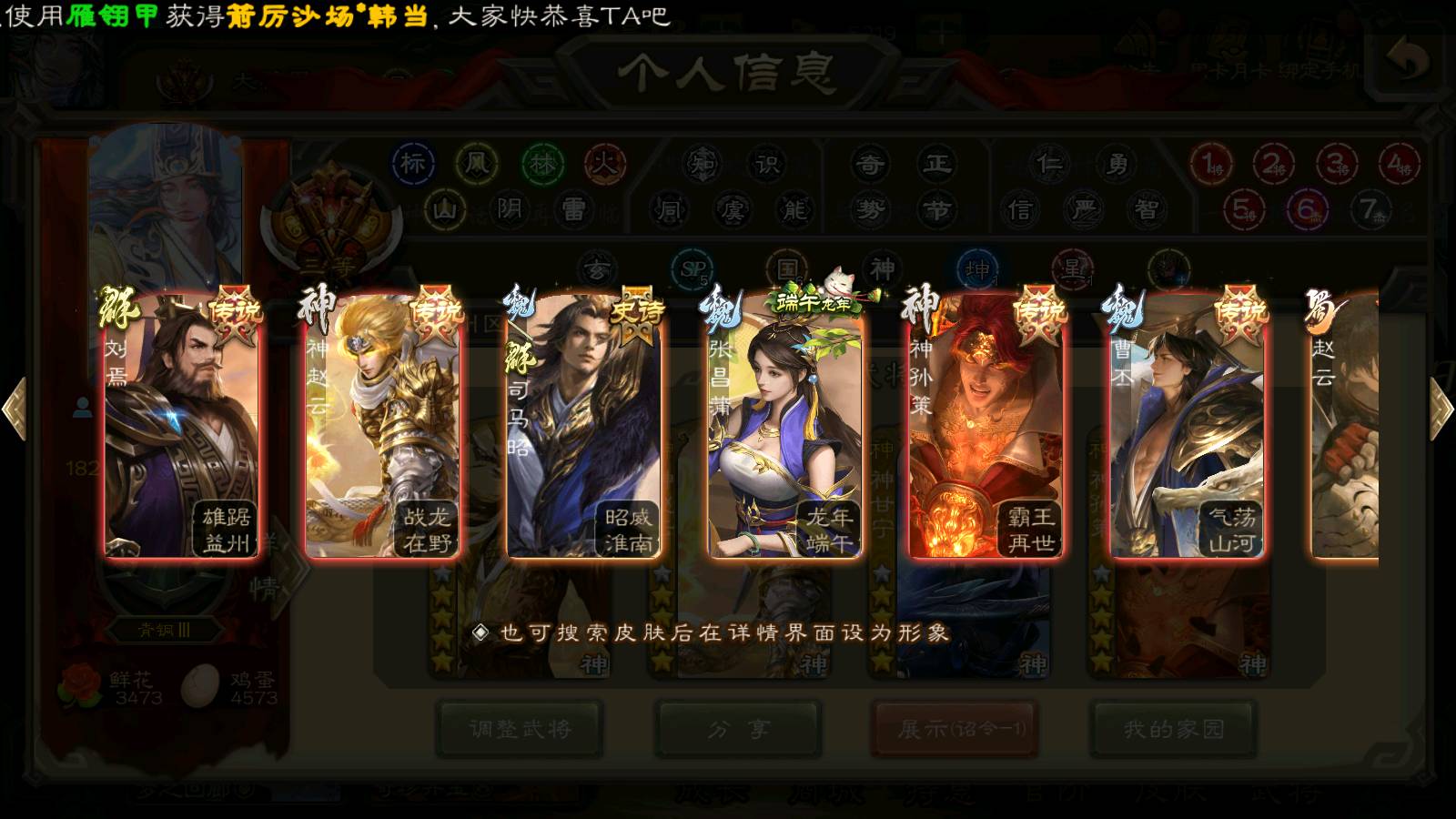Select the 张昌蒲 龙年端午 skin card
Screen dimensions: 1456x819
pos(784,426)
